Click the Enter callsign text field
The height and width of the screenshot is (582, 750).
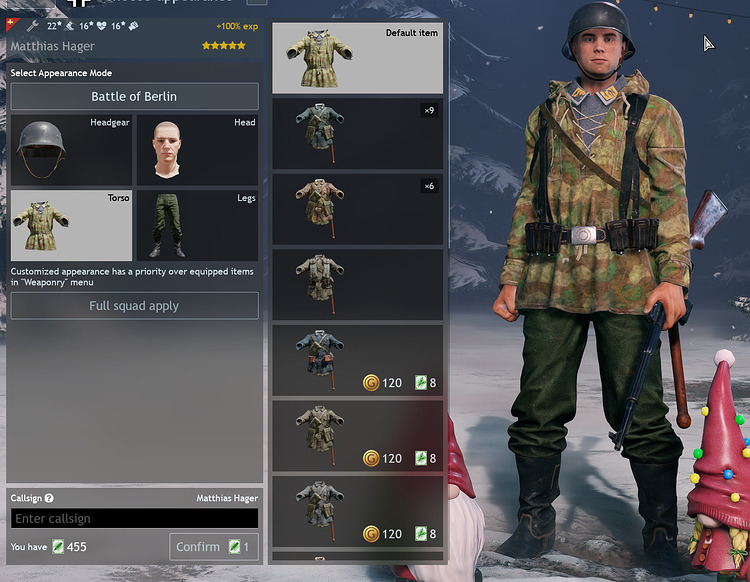click(134, 518)
